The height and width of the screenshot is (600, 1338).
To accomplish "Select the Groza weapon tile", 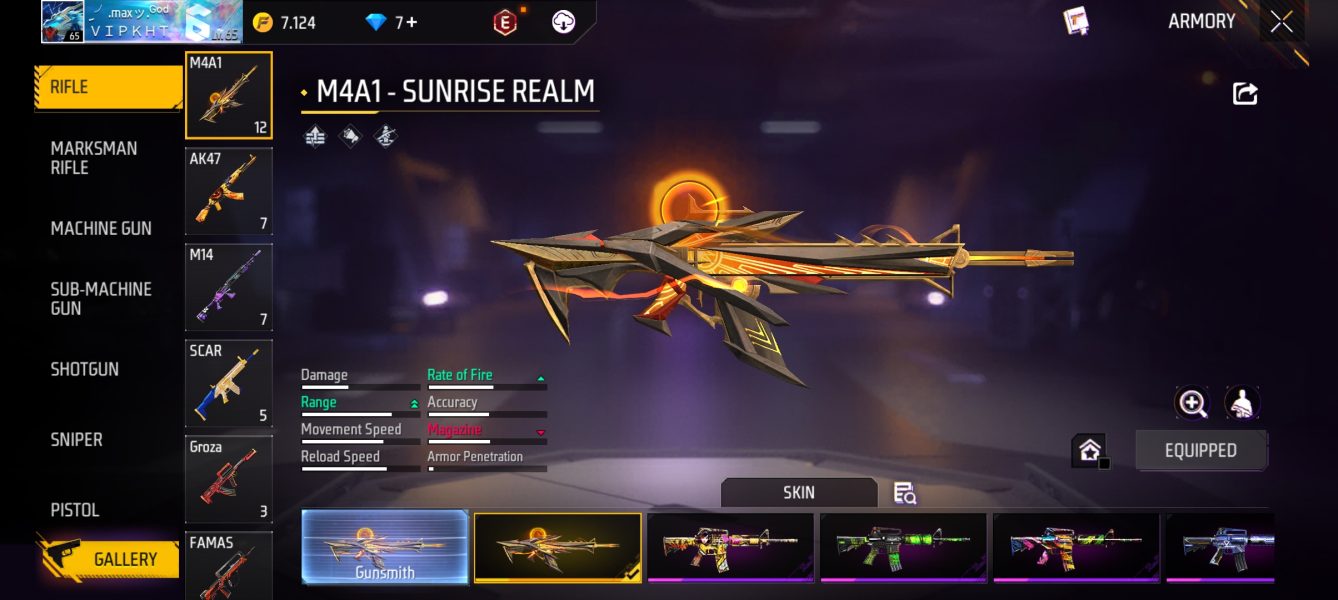I will (228, 480).
